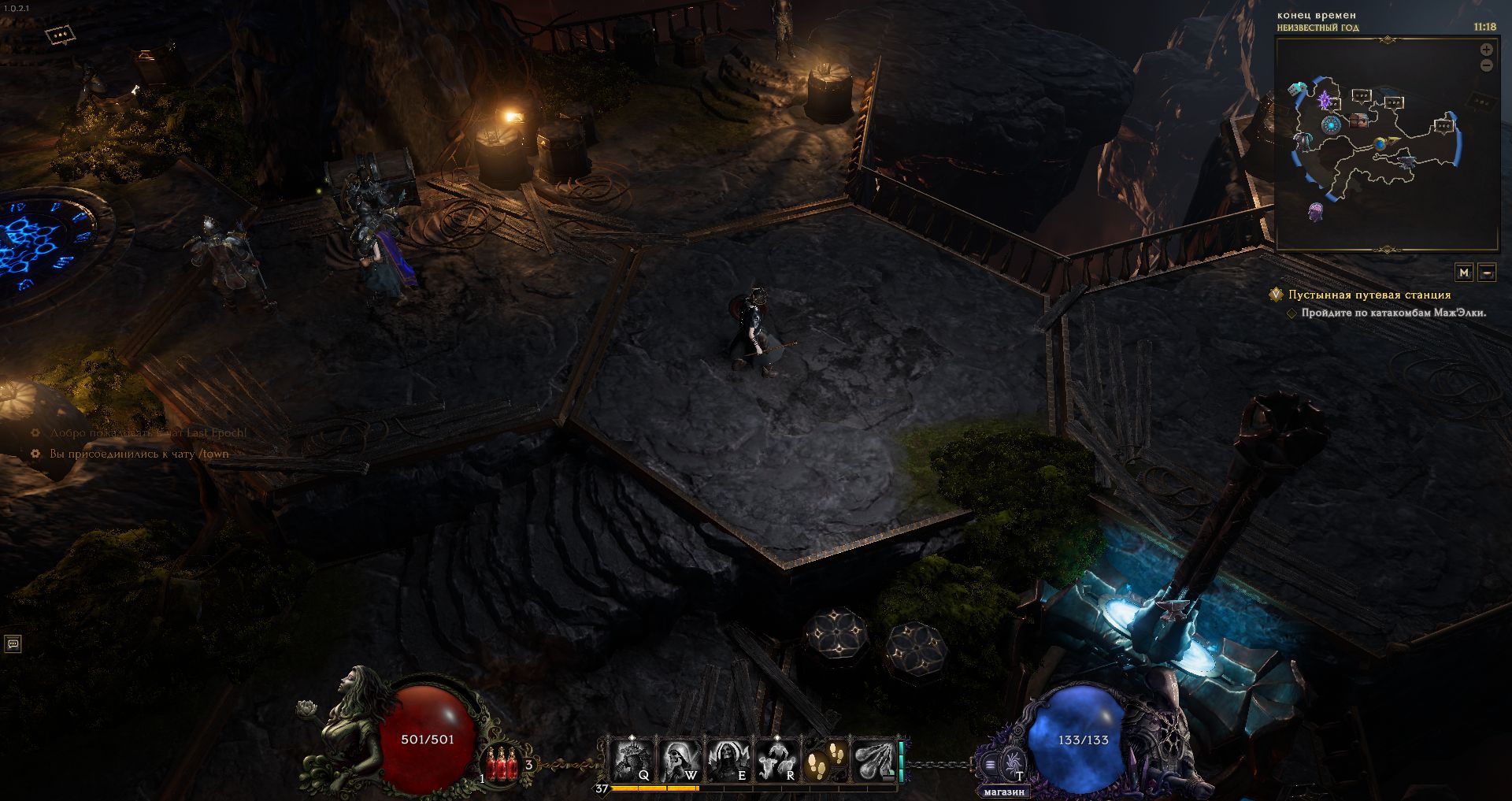Viewport: 1512px width, 801px height.
Task: Activate the triple projectile skill slot
Action: (x=873, y=760)
